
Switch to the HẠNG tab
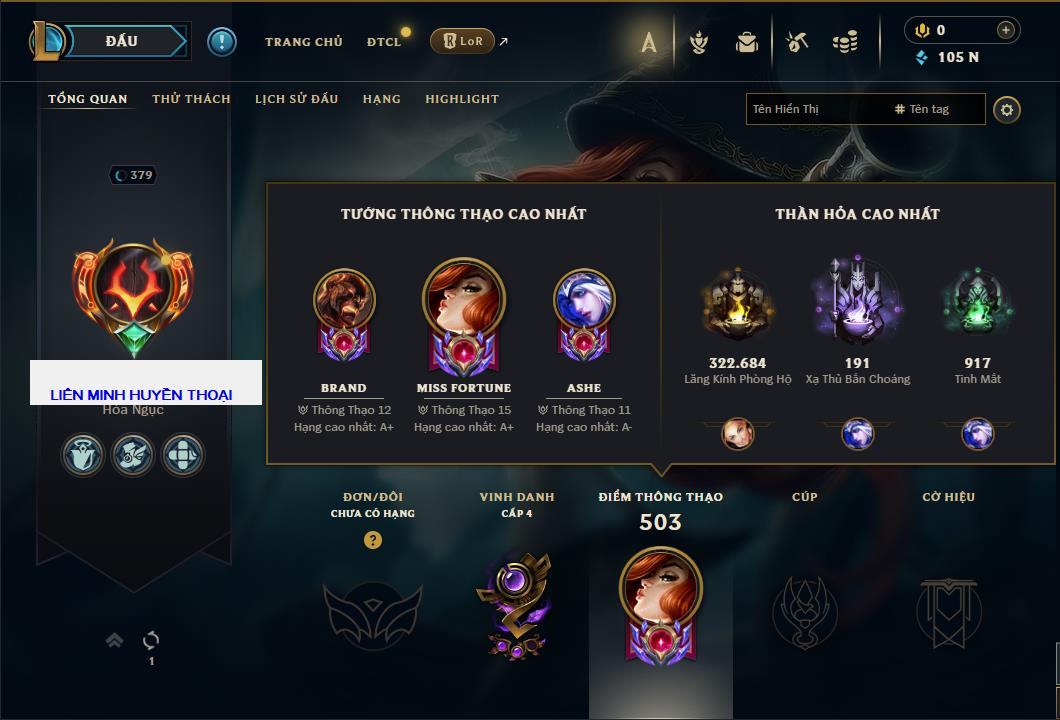[382, 99]
